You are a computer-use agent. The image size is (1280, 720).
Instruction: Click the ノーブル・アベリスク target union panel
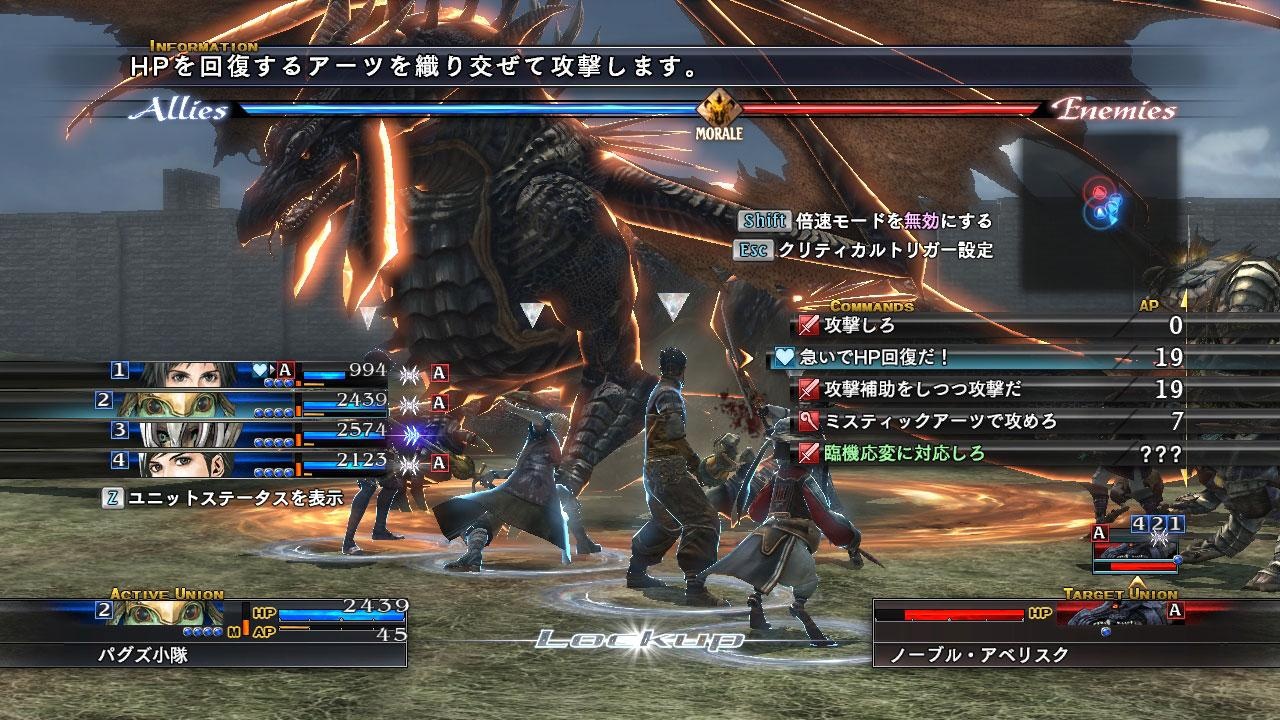tap(1030, 632)
